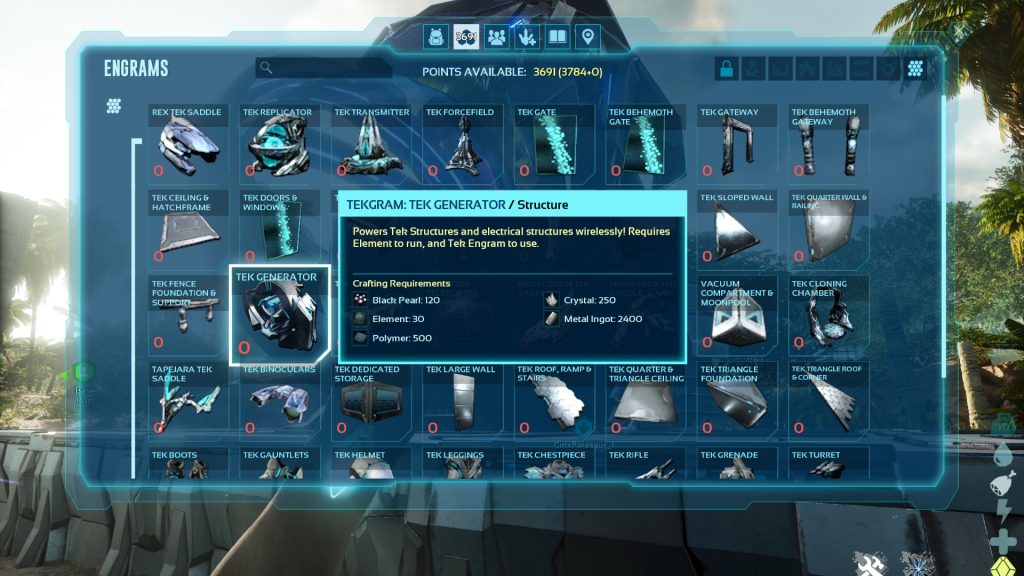
Task: Toggle the hexagon Tek engram filter
Action: (x=915, y=69)
